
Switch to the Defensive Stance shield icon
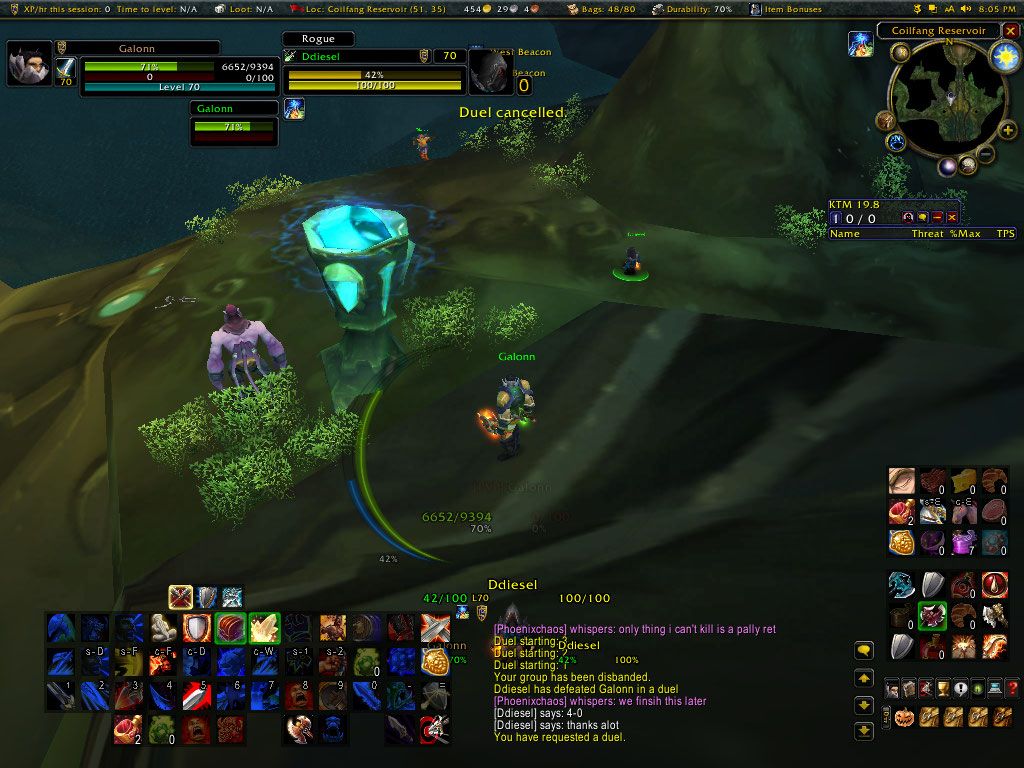click(207, 597)
